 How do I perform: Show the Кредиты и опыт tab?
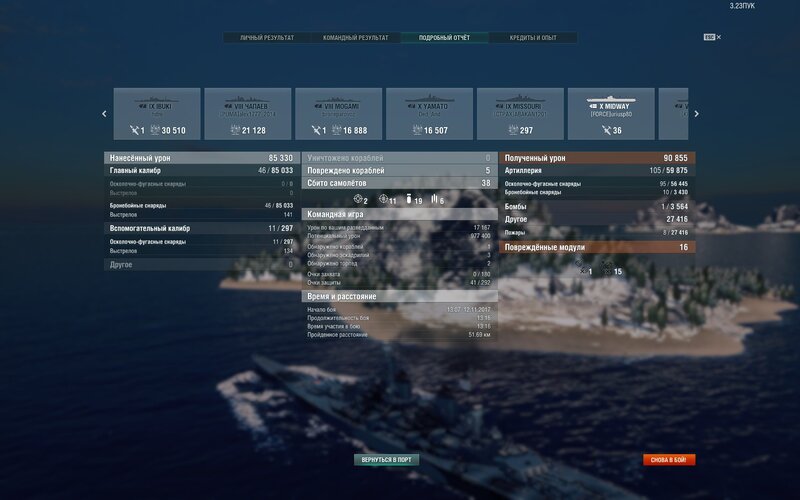click(x=535, y=38)
